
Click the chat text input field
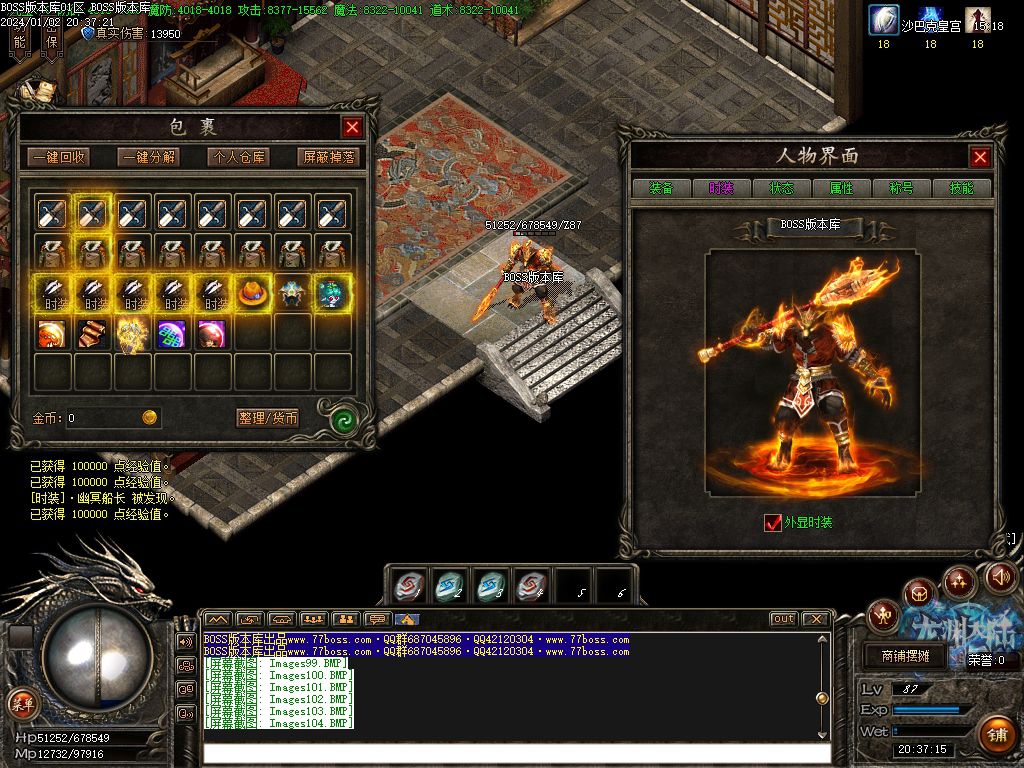click(x=515, y=752)
